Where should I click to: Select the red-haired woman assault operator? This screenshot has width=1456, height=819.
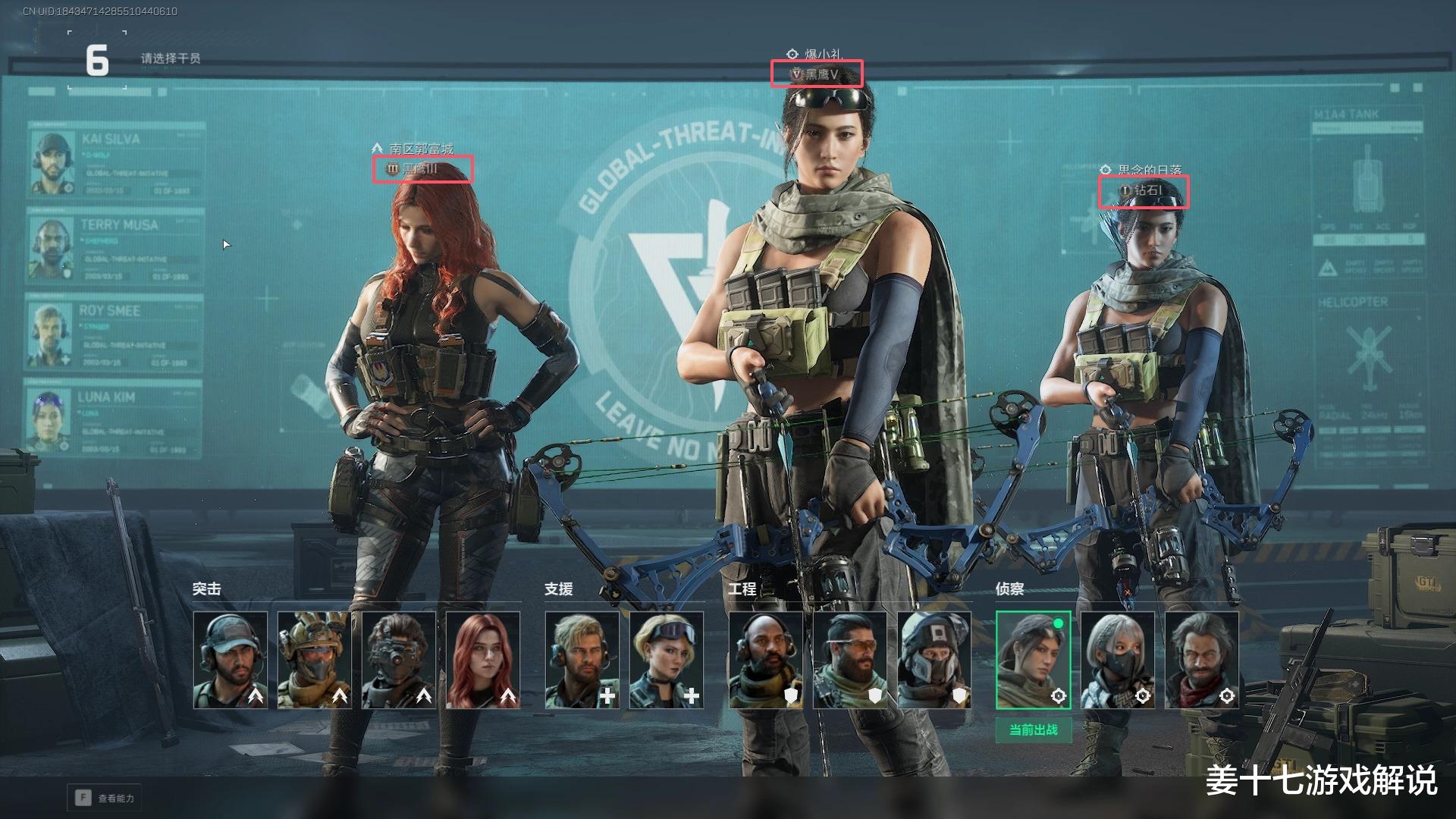click(483, 660)
